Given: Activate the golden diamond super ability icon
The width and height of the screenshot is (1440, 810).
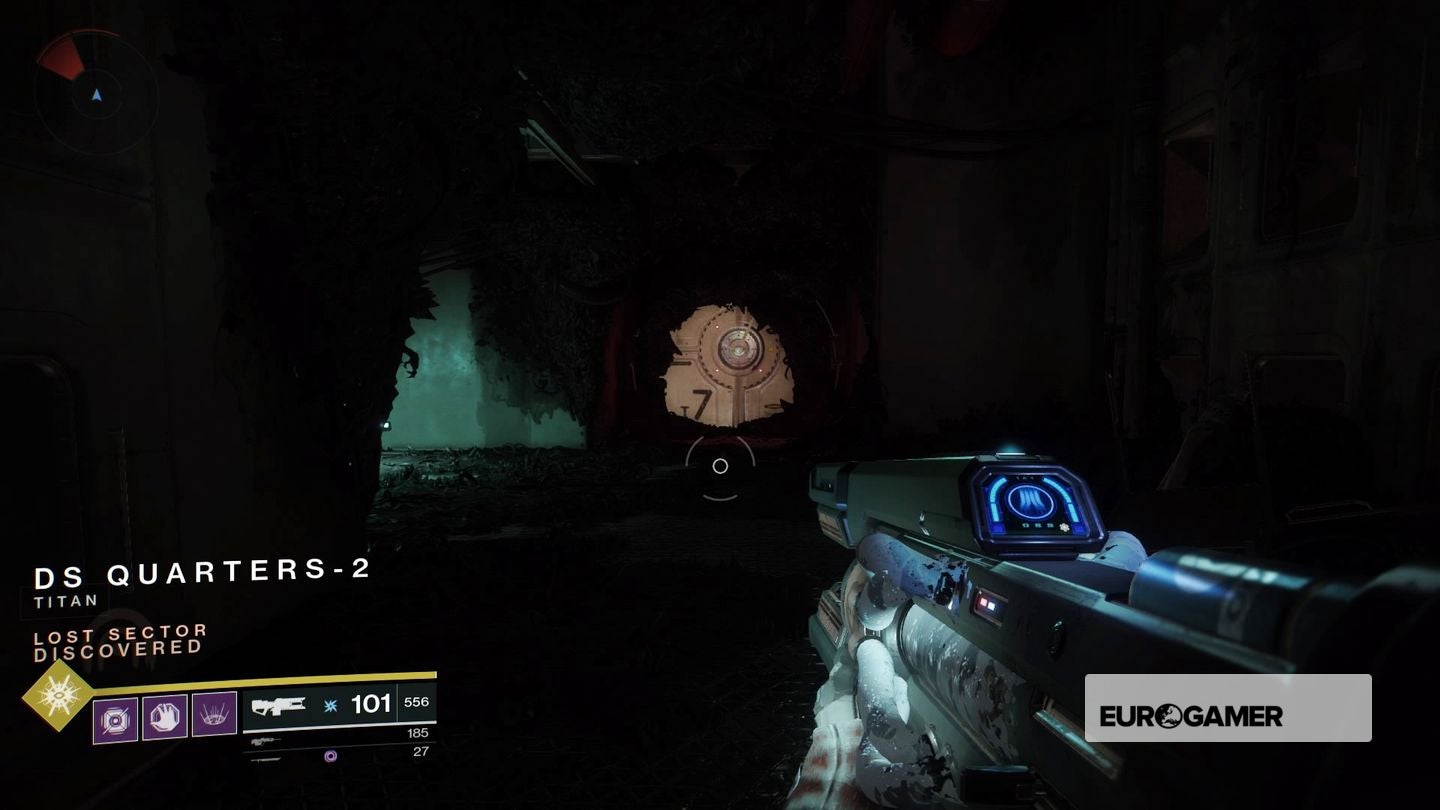Looking at the screenshot, I should click(x=57, y=695).
